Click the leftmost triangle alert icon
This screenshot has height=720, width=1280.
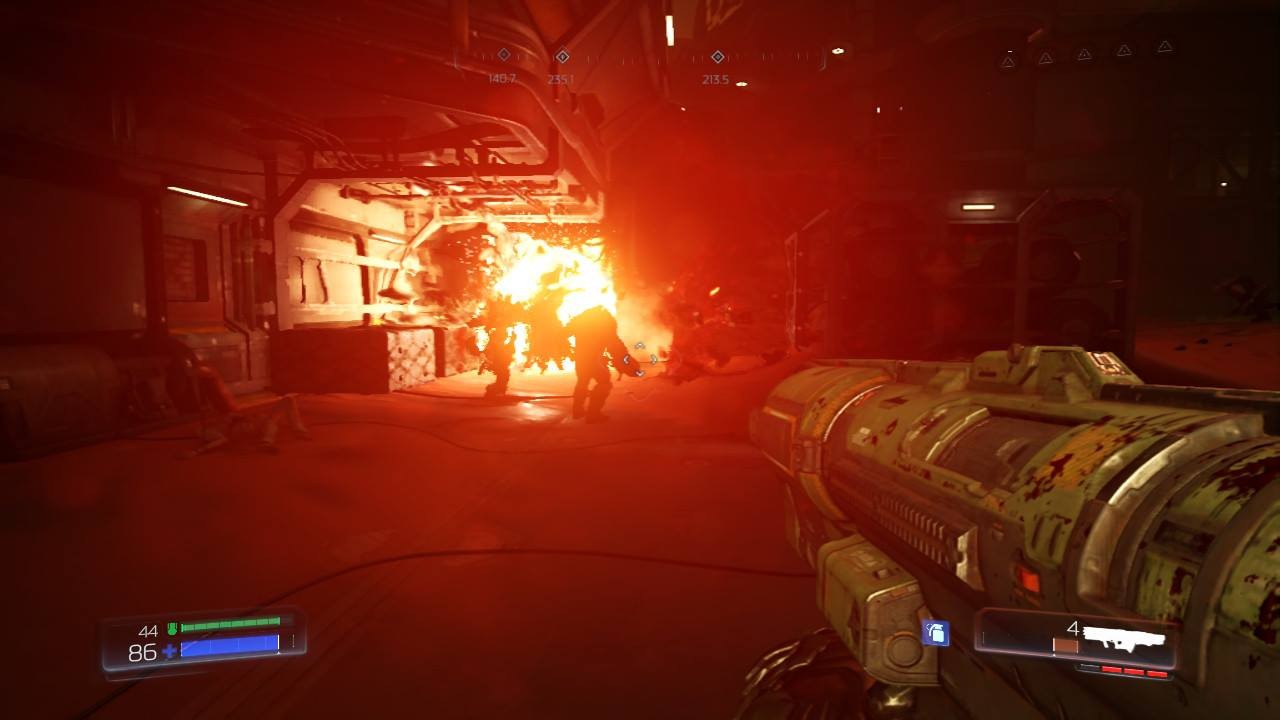click(1007, 59)
